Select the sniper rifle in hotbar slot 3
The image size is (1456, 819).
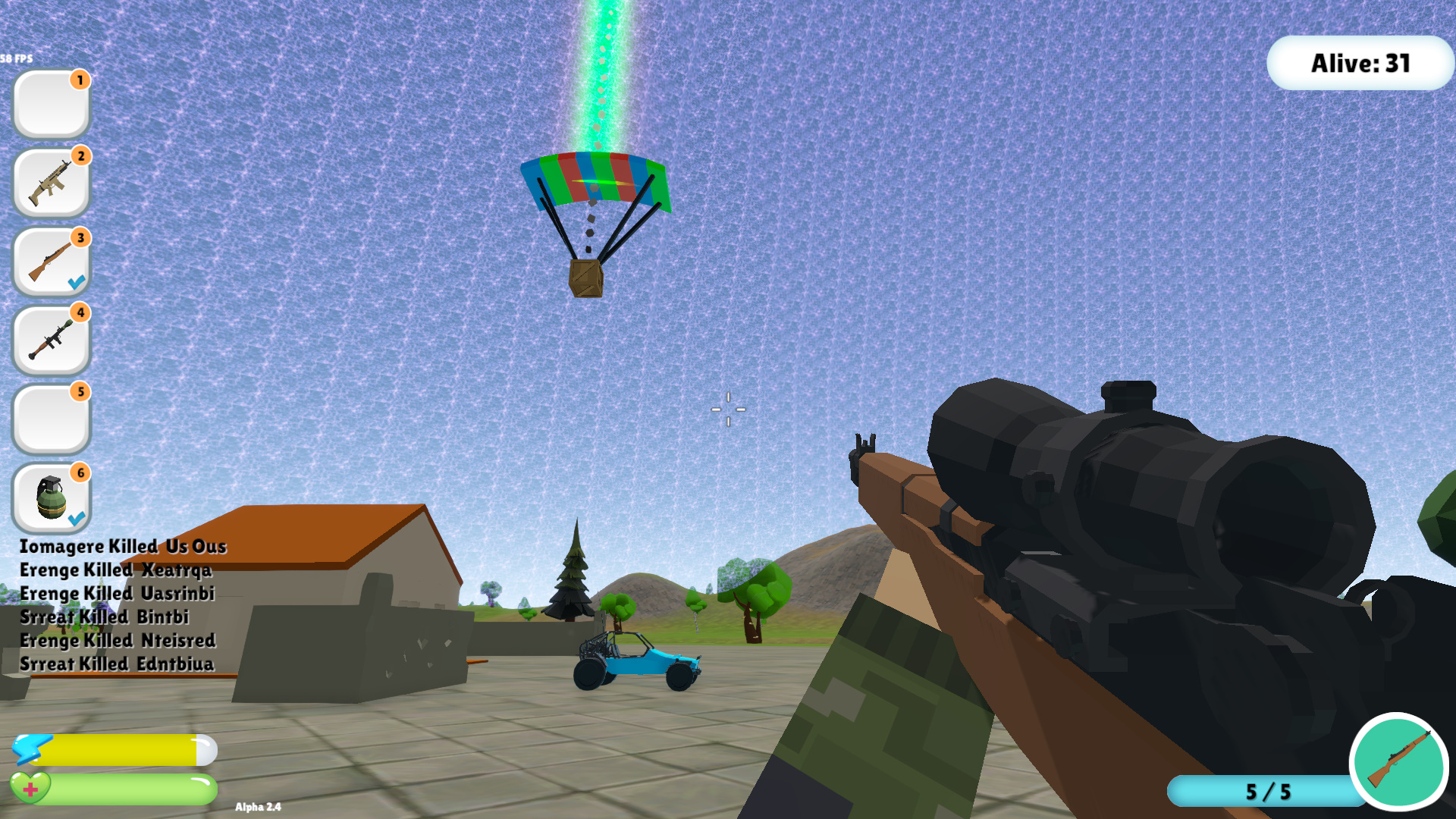50,261
